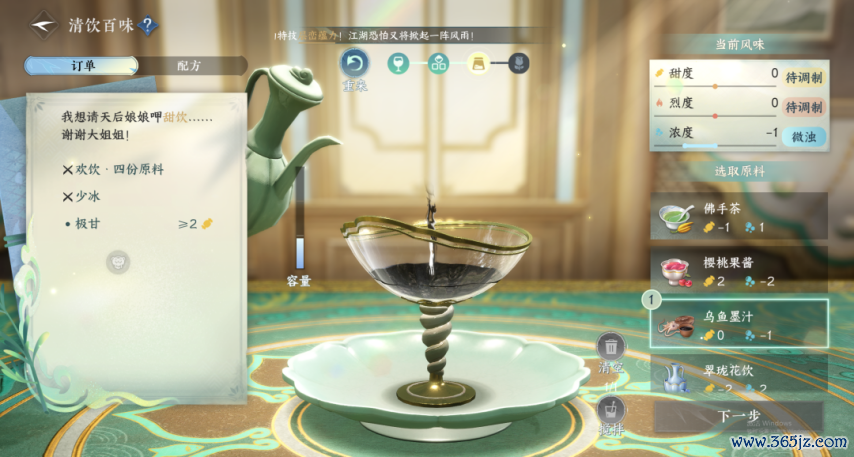Add 佛手茶 ingredient to the drink
Screen dimensions: 854x457
739,216
